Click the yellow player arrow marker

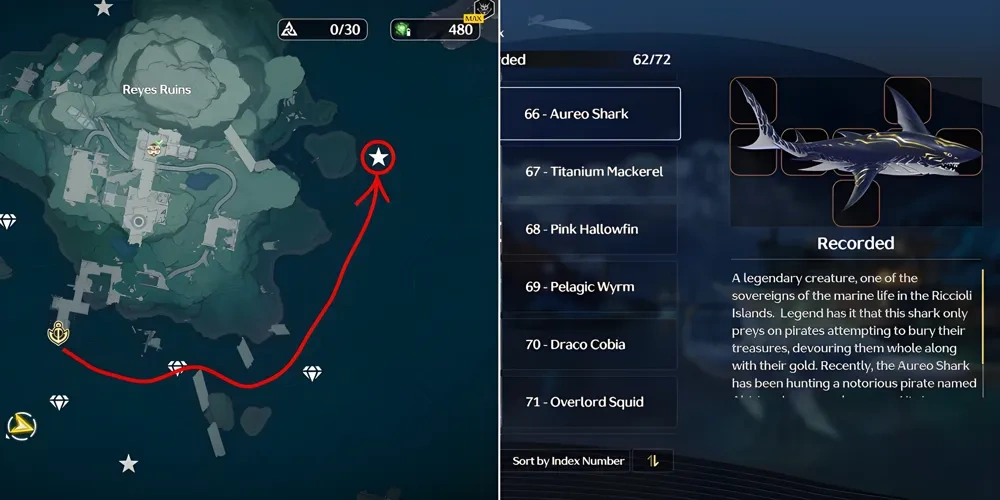click(x=19, y=428)
